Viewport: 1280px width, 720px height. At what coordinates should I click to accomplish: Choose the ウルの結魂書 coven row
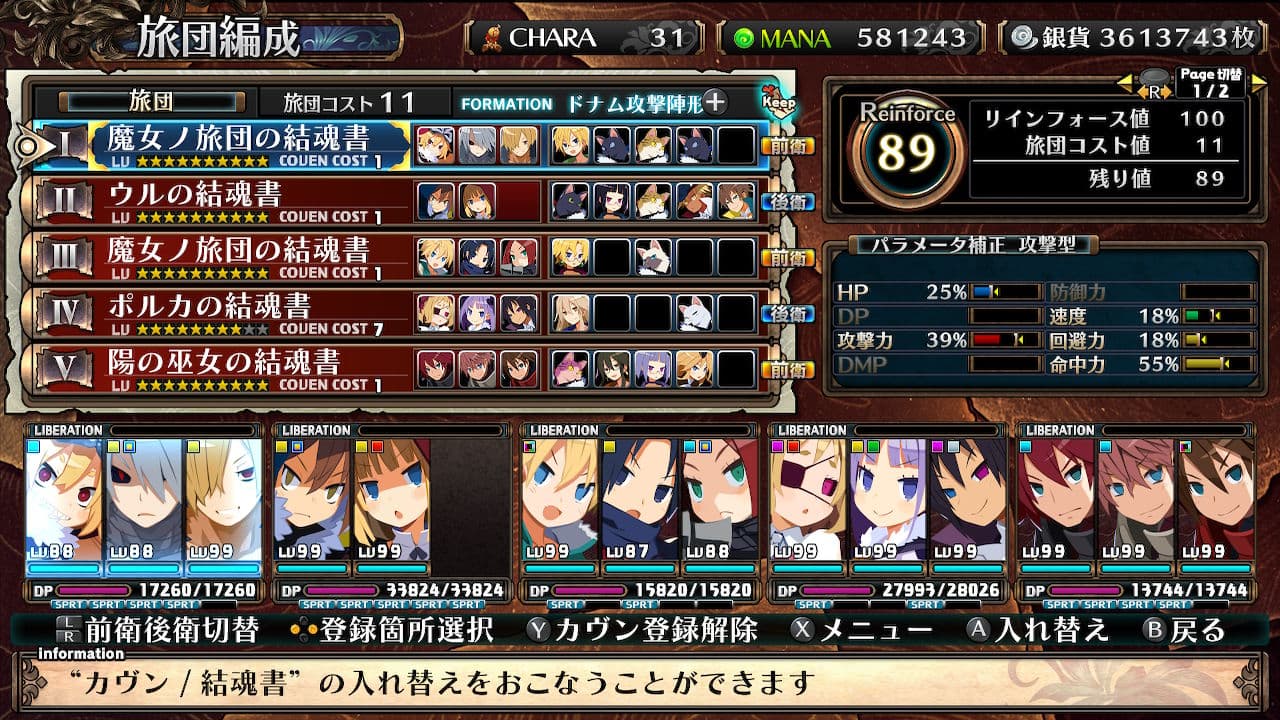(238, 201)
